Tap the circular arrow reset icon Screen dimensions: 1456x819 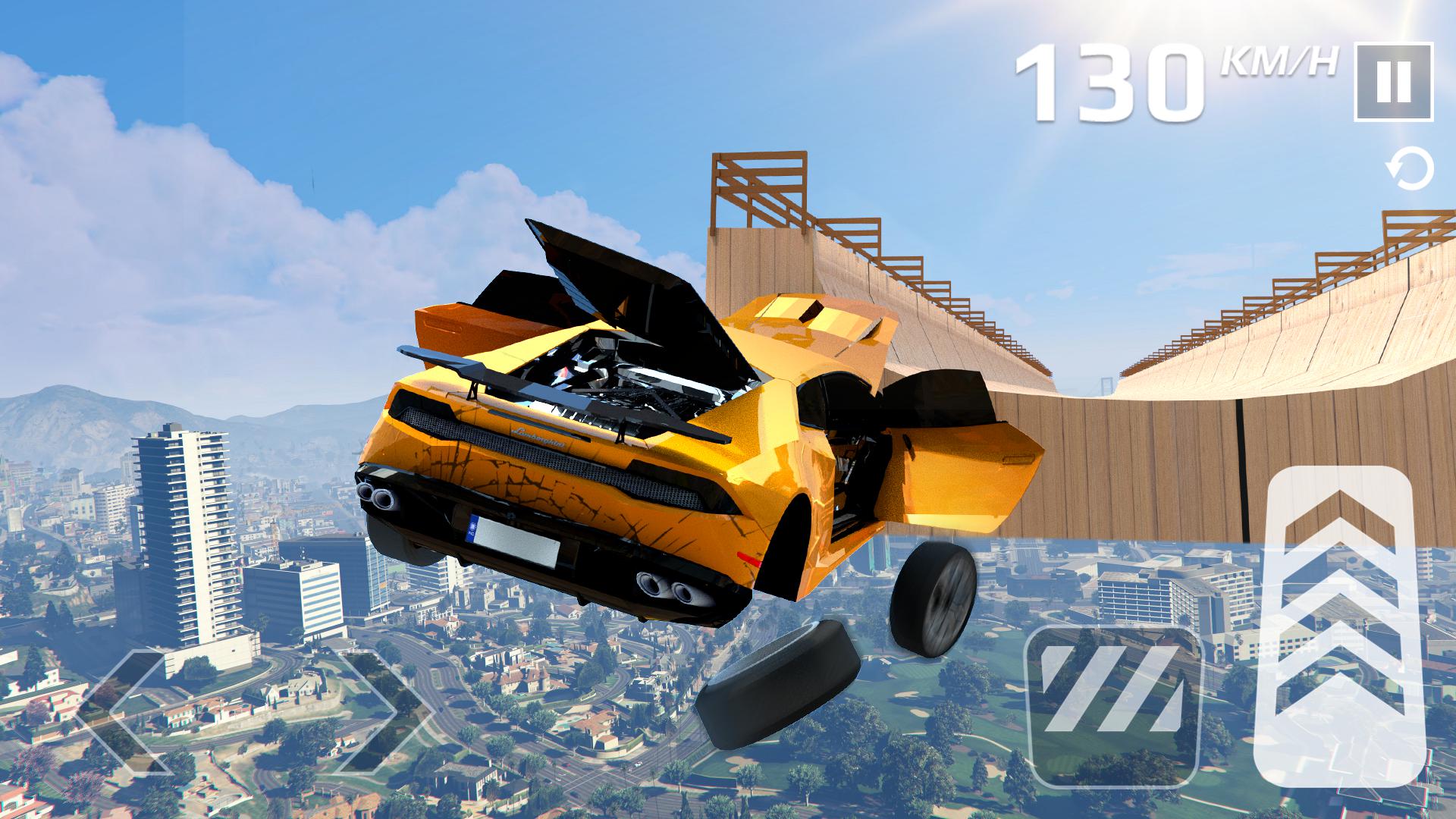pyautogui.click(x=1411, y=170)
